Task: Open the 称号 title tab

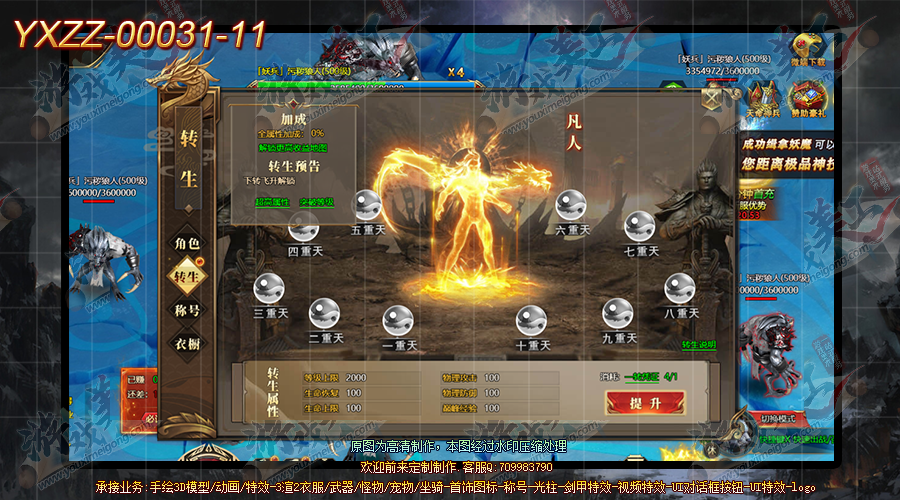Action: click(188, 310)
